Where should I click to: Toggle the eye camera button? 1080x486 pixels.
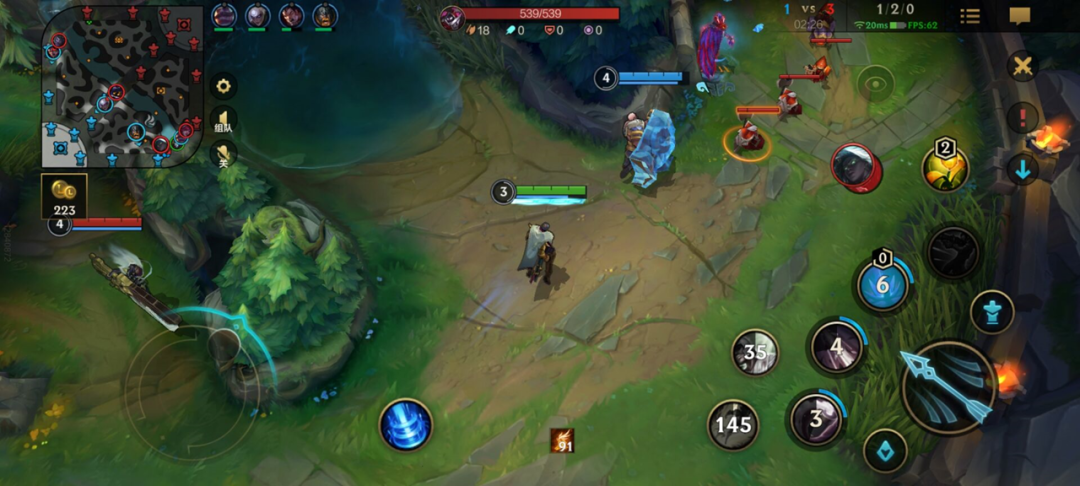tap(877, 84)
